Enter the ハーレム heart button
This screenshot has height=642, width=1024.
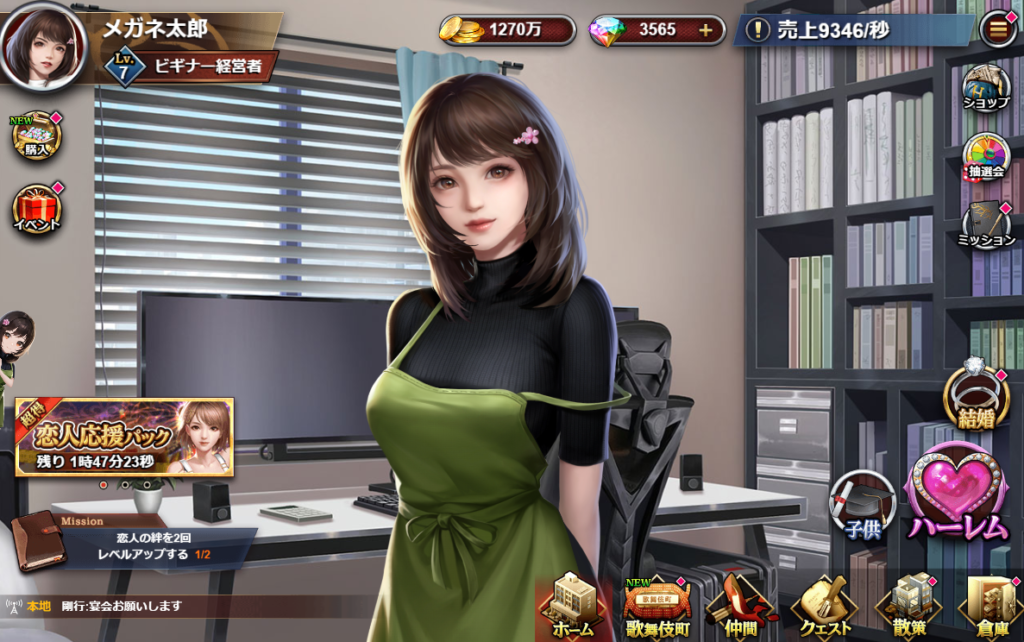coord(958,496)
